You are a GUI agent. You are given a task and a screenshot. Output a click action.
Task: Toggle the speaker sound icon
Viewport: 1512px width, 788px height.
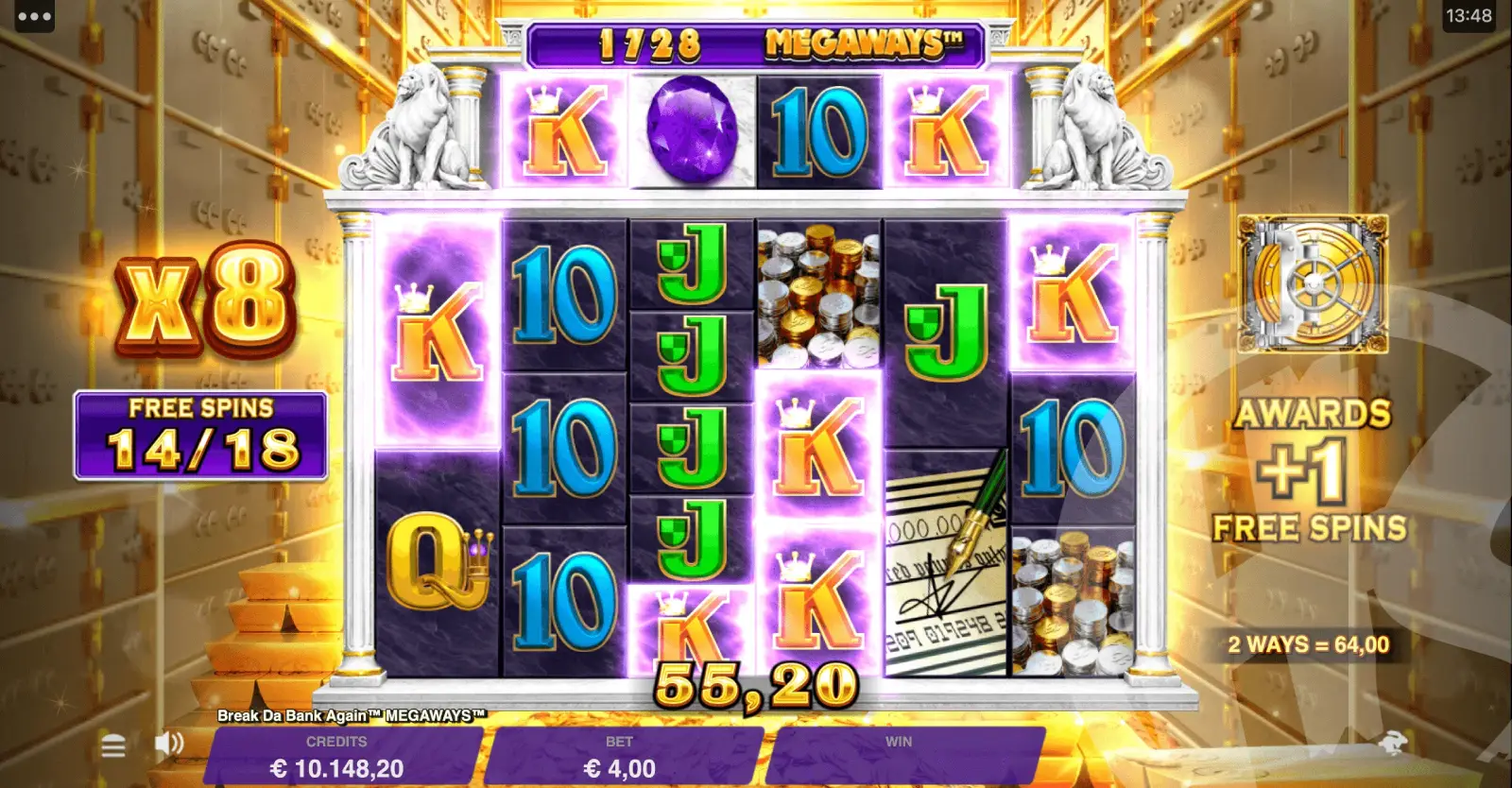169,744
